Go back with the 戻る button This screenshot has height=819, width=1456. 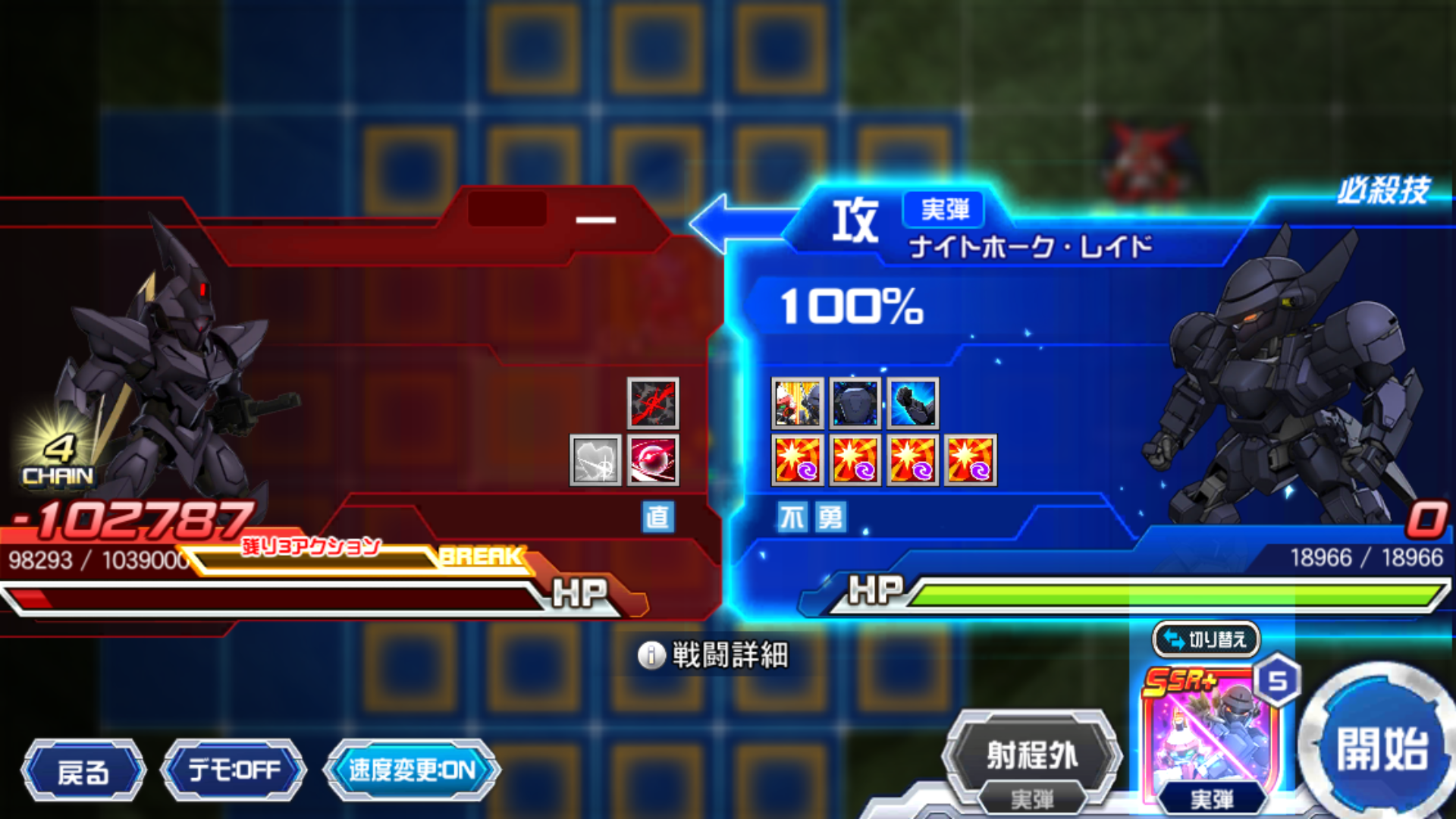pyautogui.click(x=83, y=772)
